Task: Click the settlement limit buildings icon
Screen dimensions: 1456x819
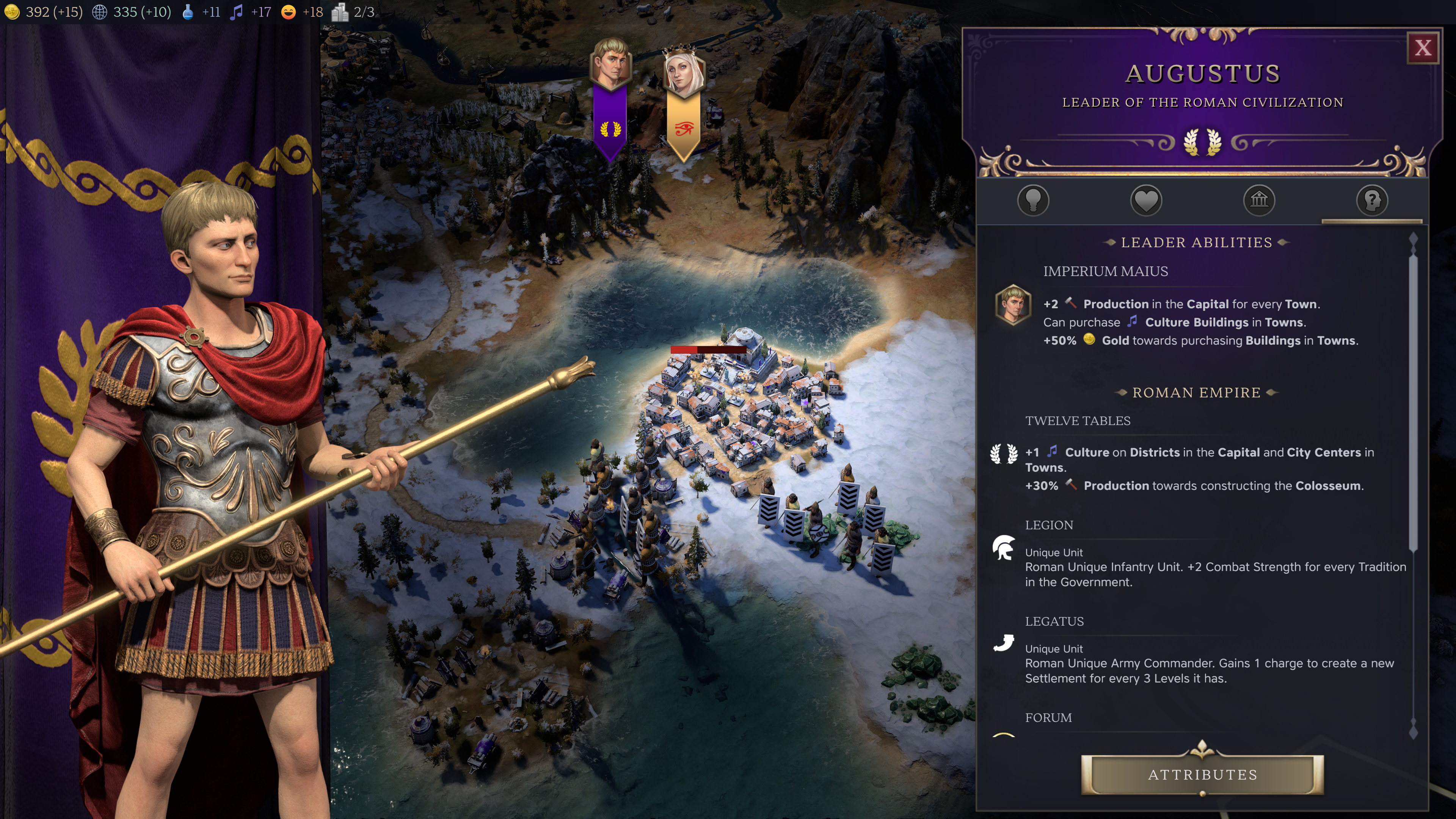Action: point(340,12)
